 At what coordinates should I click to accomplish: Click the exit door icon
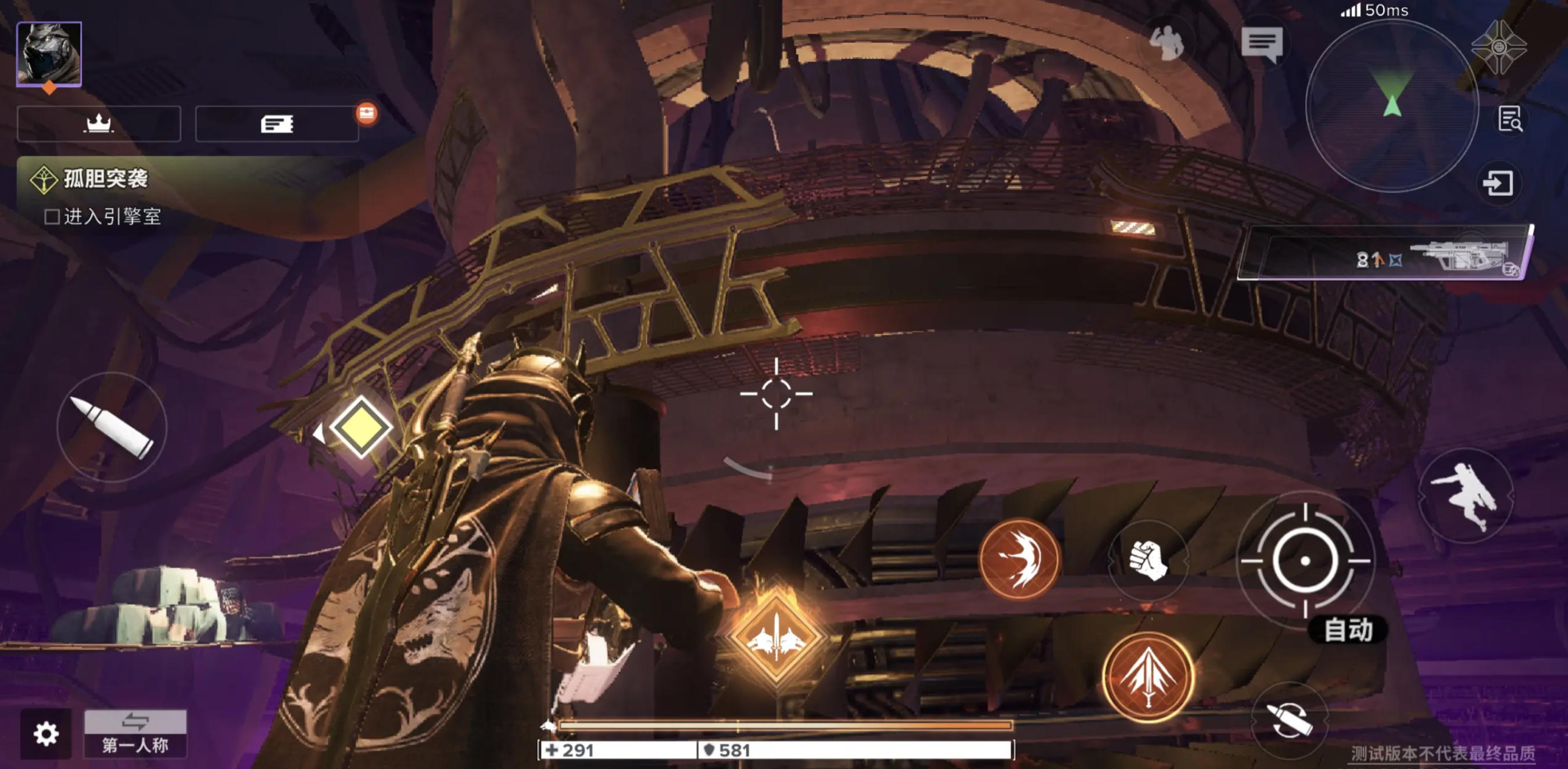click(1498, 183)
